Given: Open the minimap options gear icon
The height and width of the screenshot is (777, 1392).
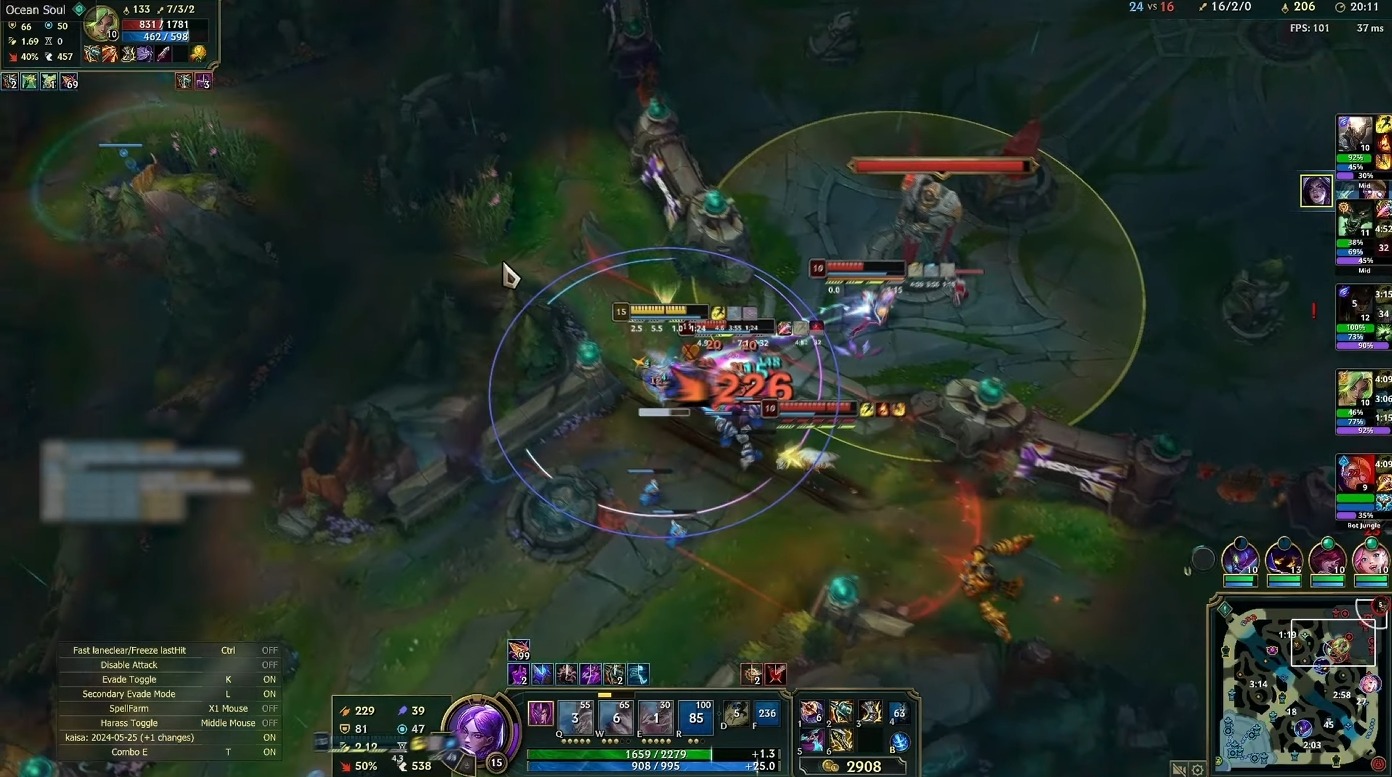Looking at the screenshot, I should [1196, 768].
